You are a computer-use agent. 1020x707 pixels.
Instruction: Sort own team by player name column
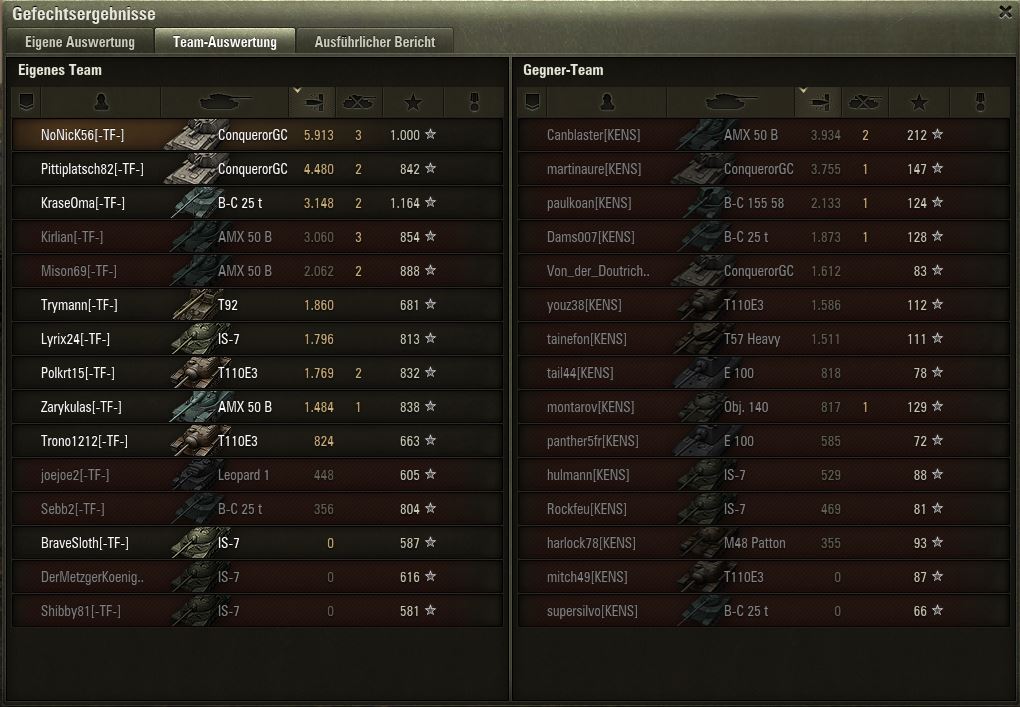pos(100,102)
